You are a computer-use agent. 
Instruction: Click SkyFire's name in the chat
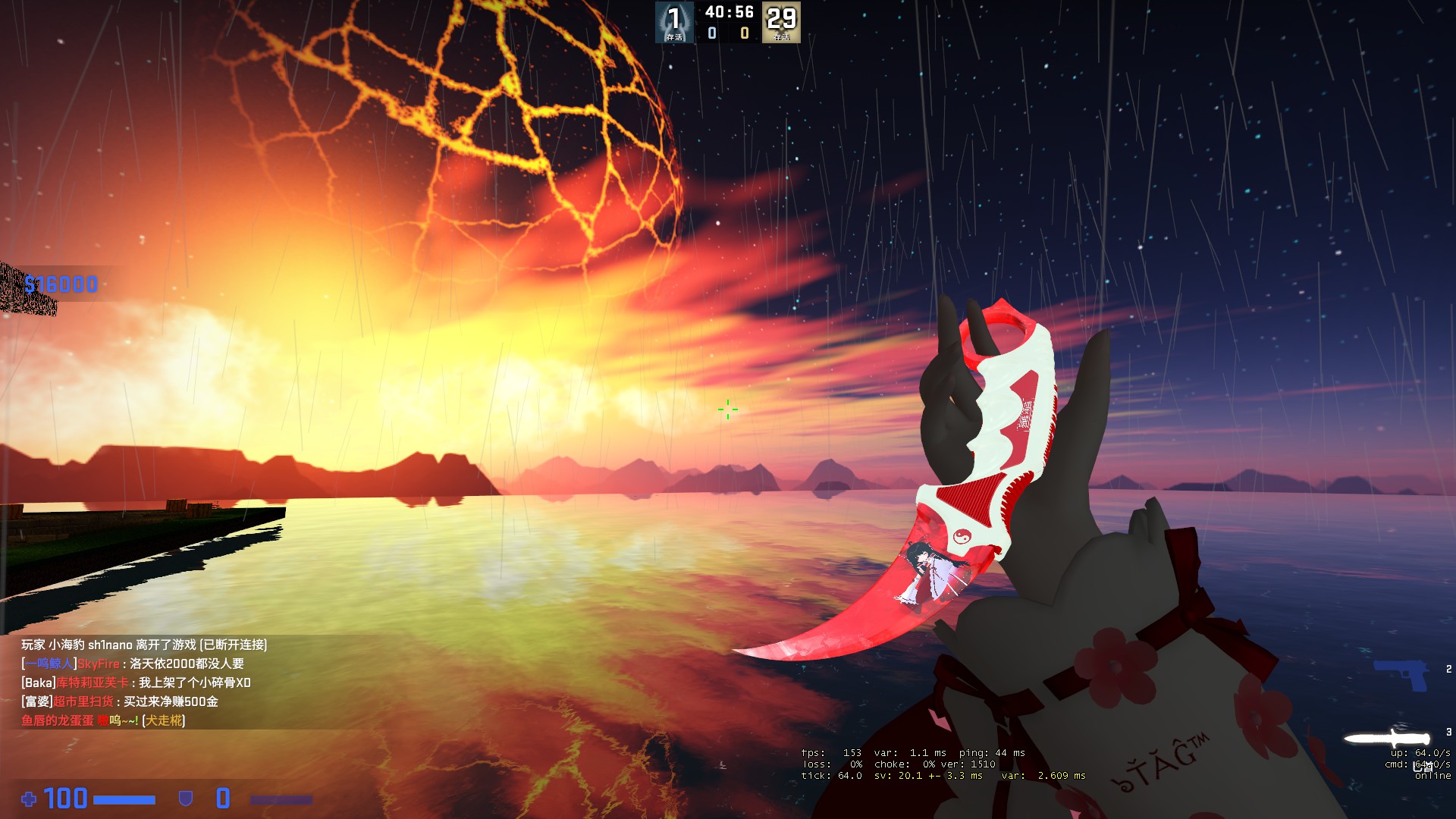pos(99,664)
